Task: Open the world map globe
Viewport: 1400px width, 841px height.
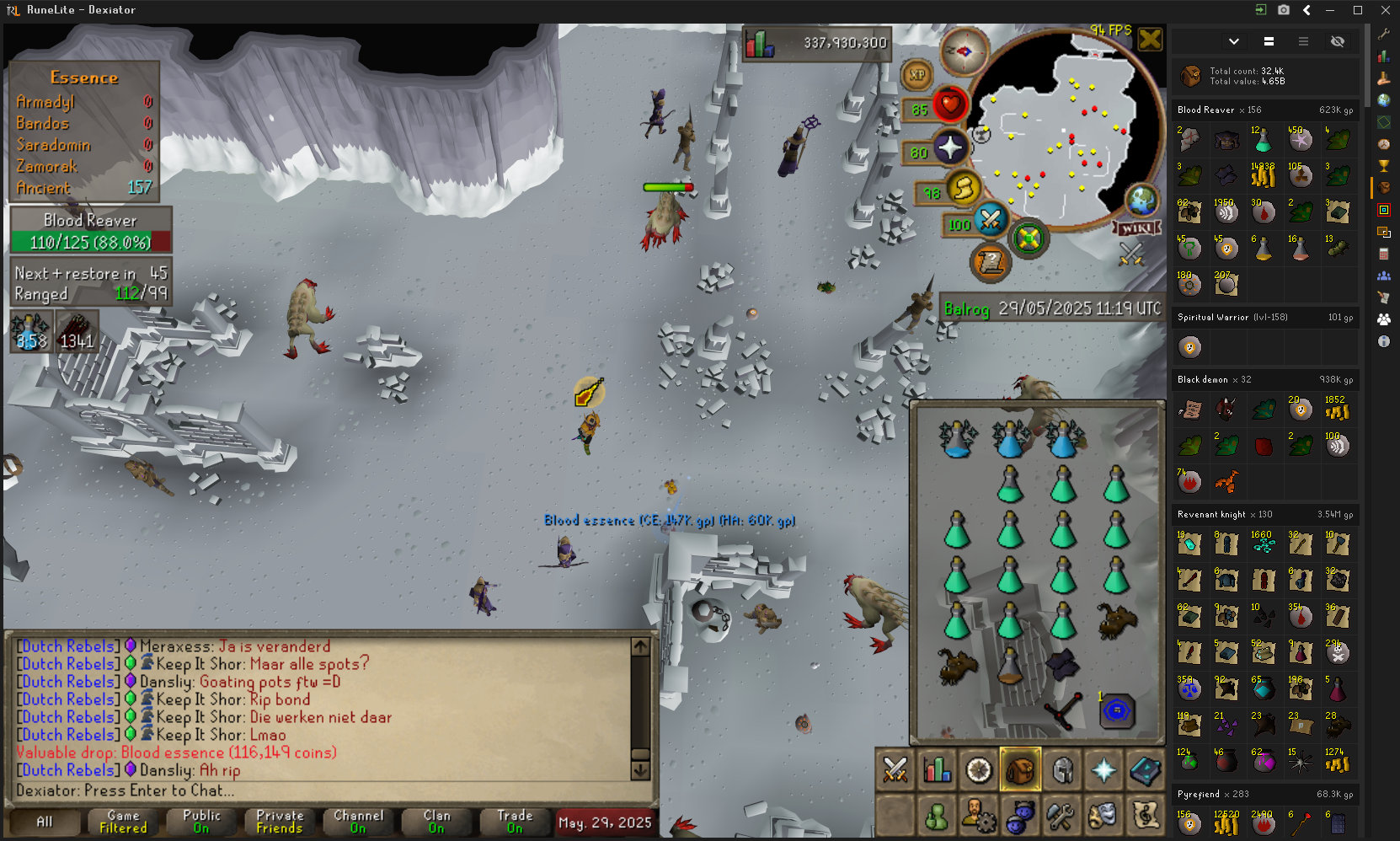Action: coord(1142,201)
